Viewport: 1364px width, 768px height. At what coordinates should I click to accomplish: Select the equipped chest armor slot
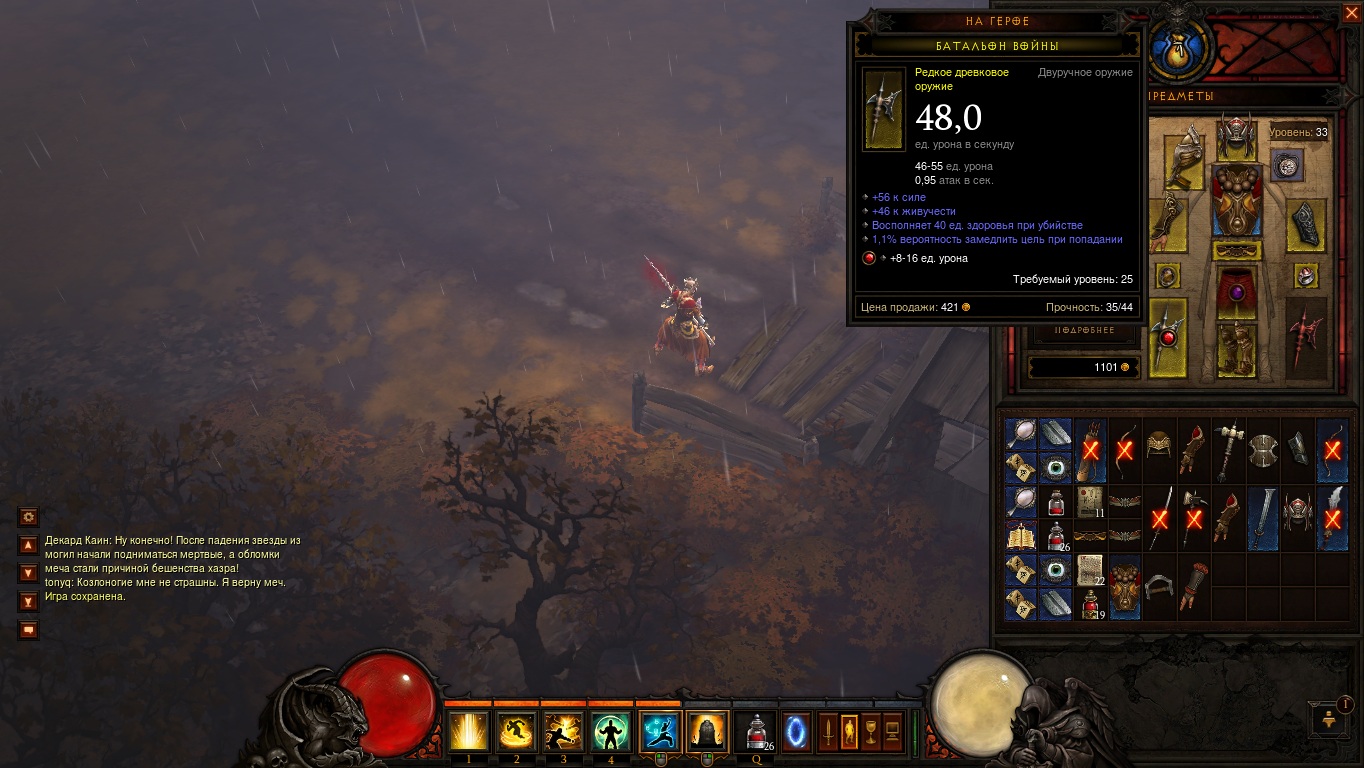tap(1237, 199)
